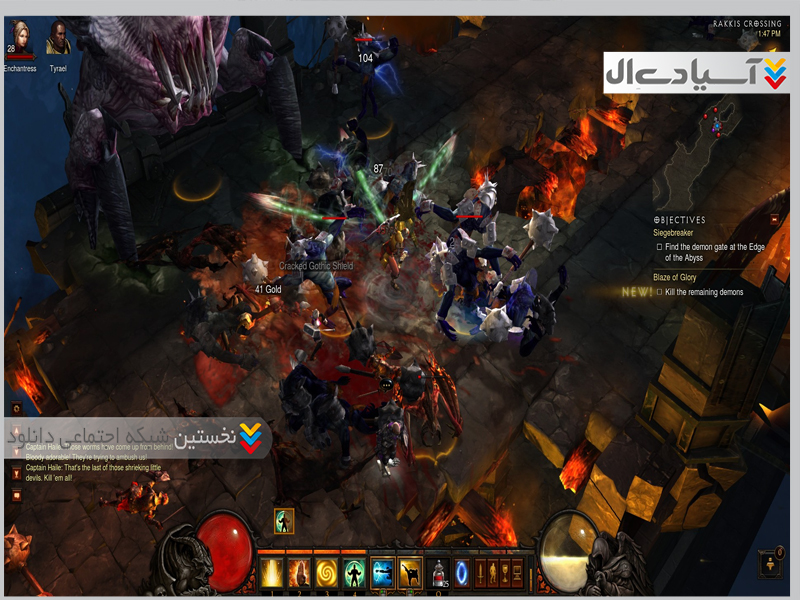Screen dimensions: 800x600
Task: Cast the golden spiral cyclone skill
Action: tap(326, 571)
